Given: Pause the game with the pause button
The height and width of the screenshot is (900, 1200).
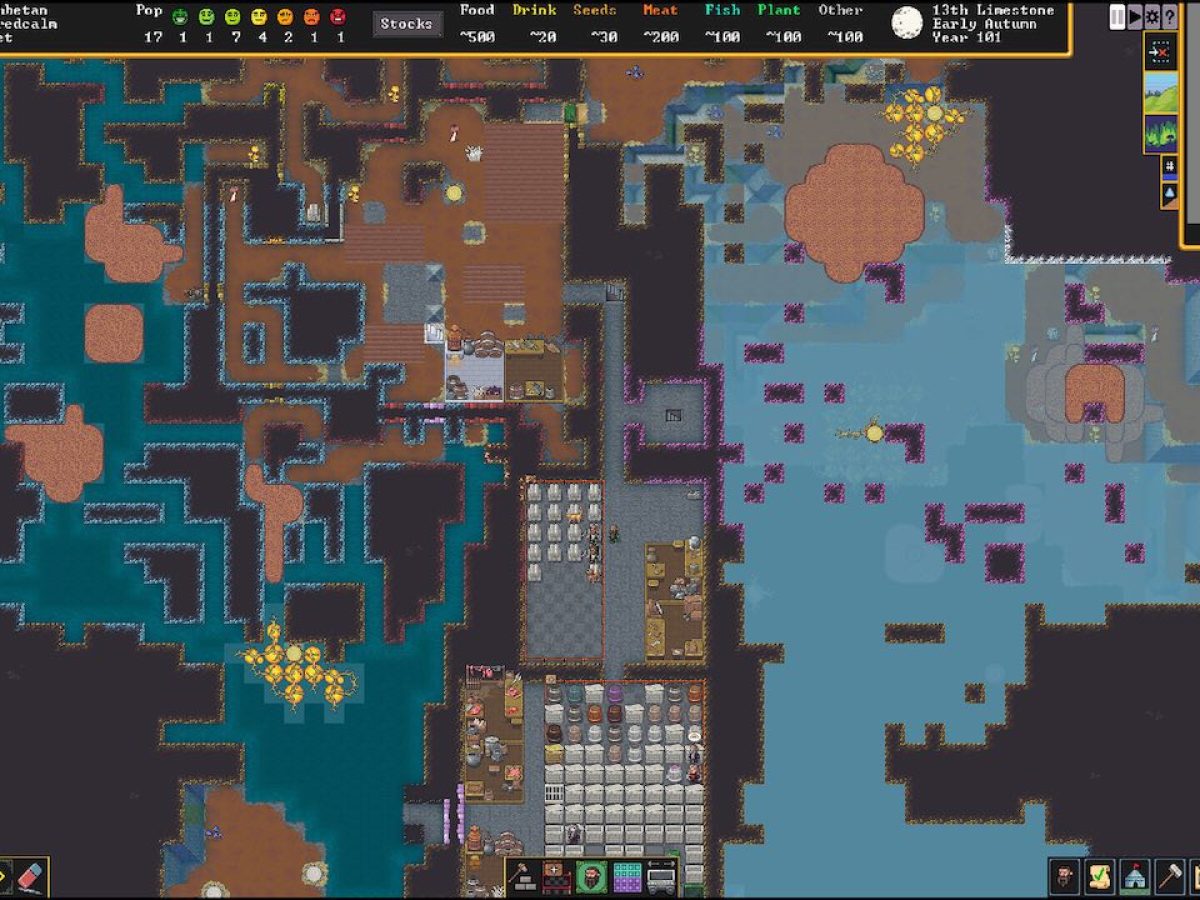Looking at the screenshot, I should 1117,17.
